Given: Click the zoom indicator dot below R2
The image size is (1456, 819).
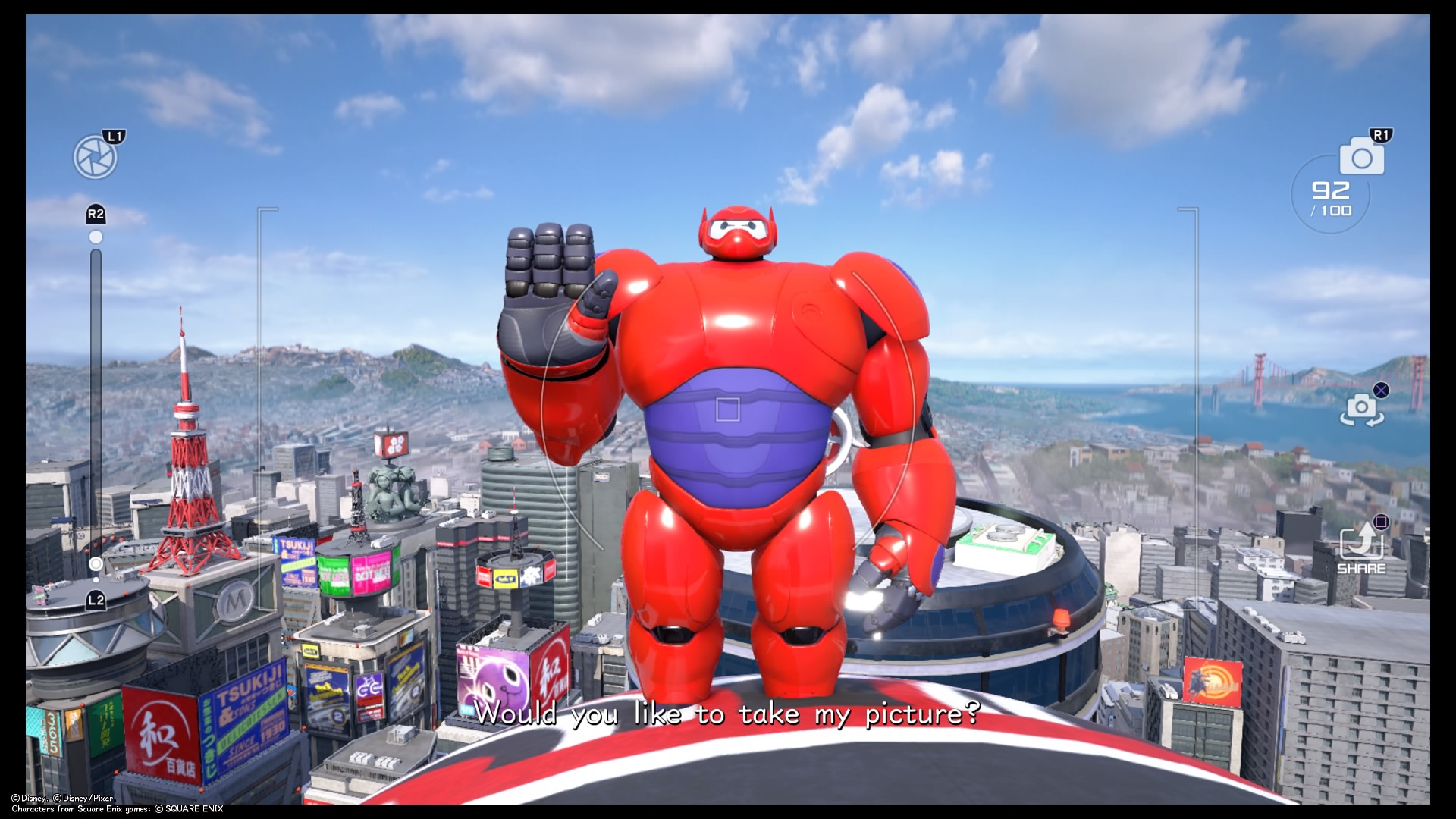Looking at the screenshot, I should pos(96,237).
